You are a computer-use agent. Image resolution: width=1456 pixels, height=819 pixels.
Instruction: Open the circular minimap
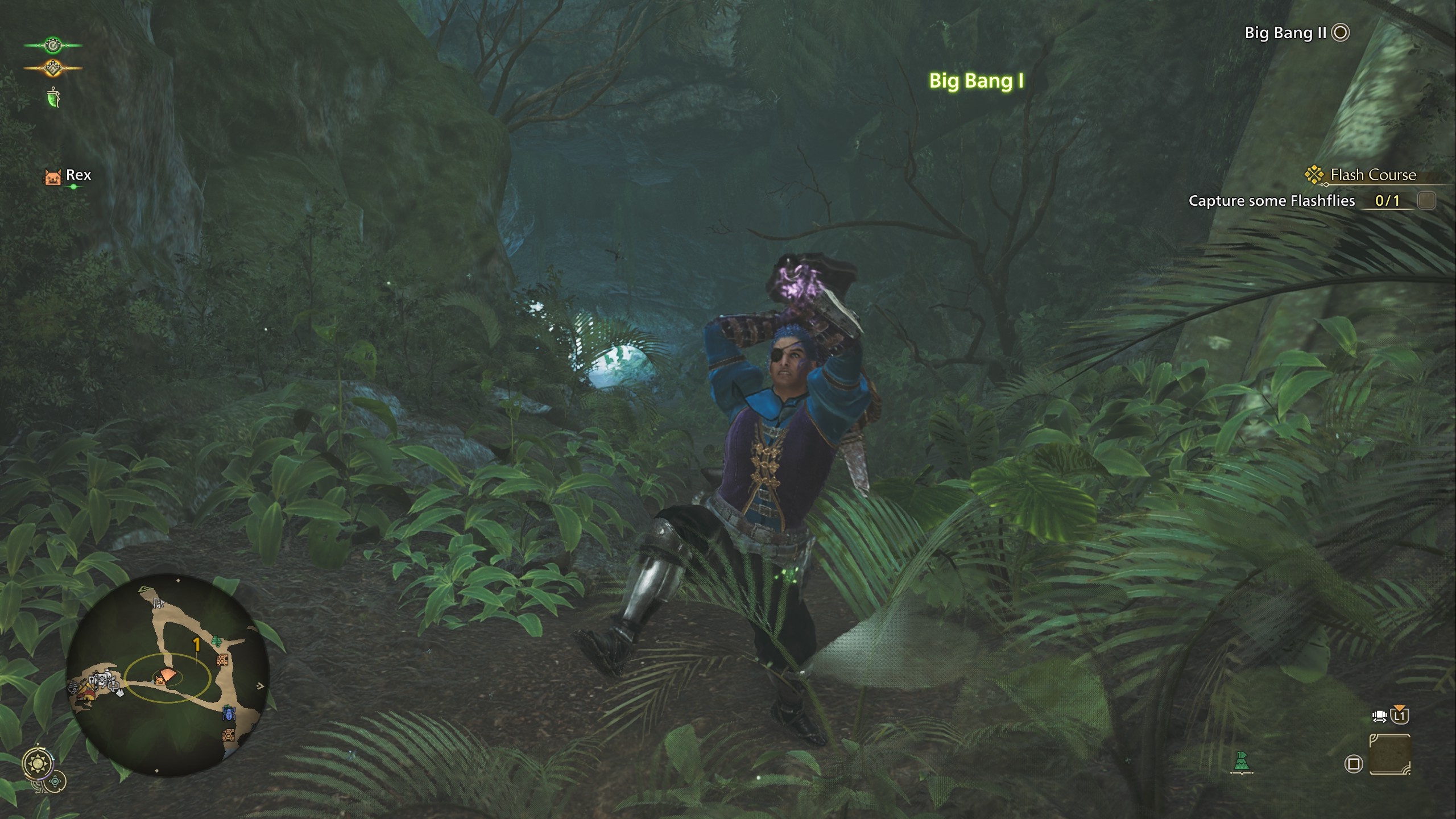pyautogui.click(x=167, y=675)
